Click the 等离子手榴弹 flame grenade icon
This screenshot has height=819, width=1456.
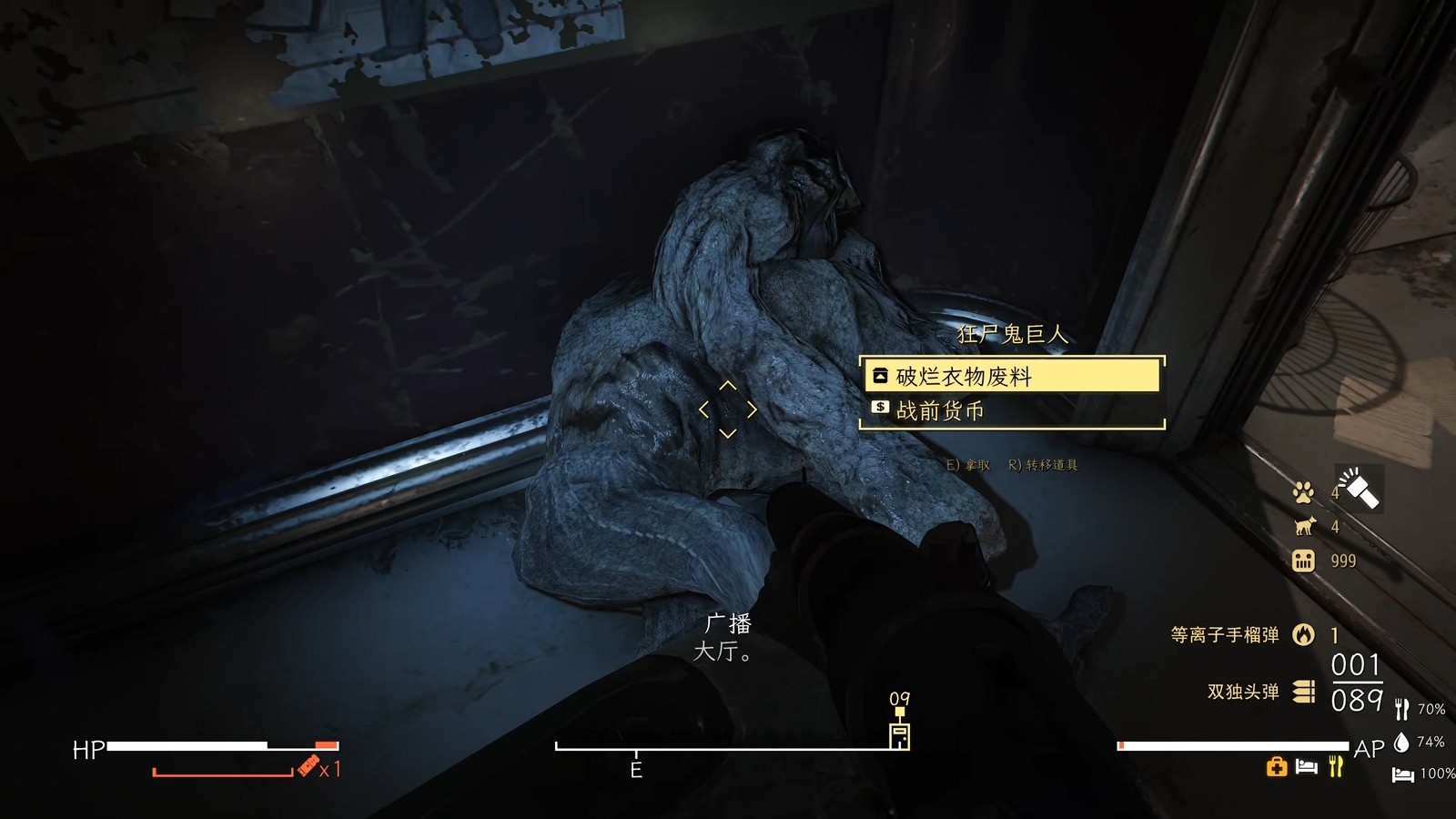point(1303,634)
